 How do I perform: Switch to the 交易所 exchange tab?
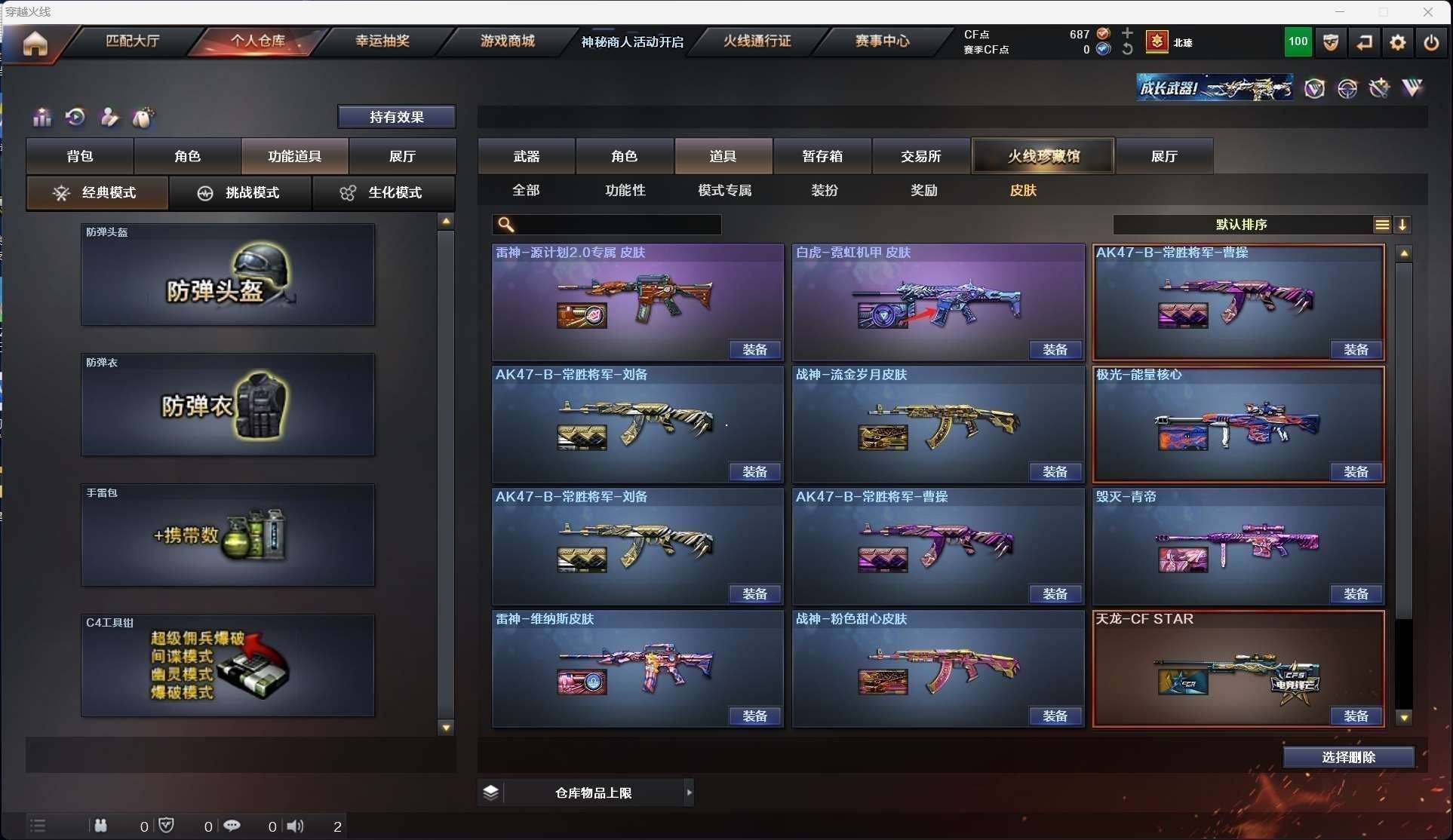pos(921,156)
